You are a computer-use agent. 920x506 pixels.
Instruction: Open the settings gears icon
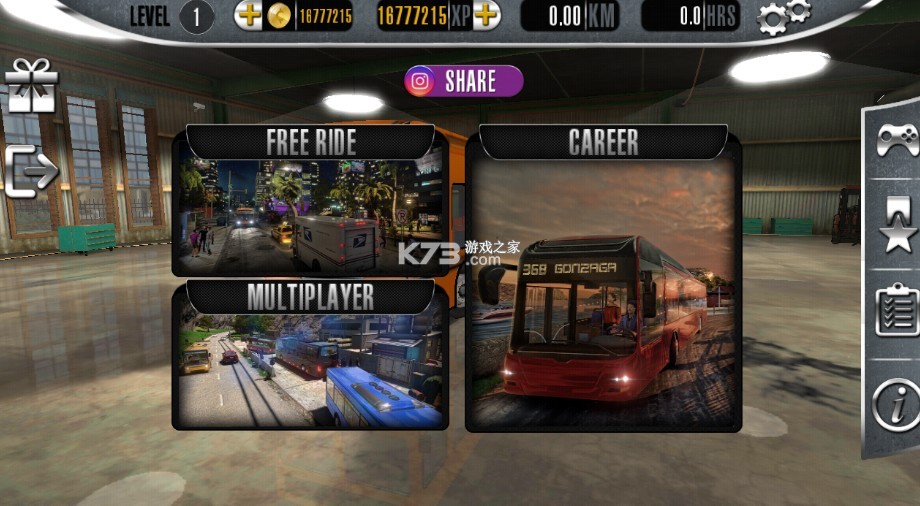tap(782, 17)
